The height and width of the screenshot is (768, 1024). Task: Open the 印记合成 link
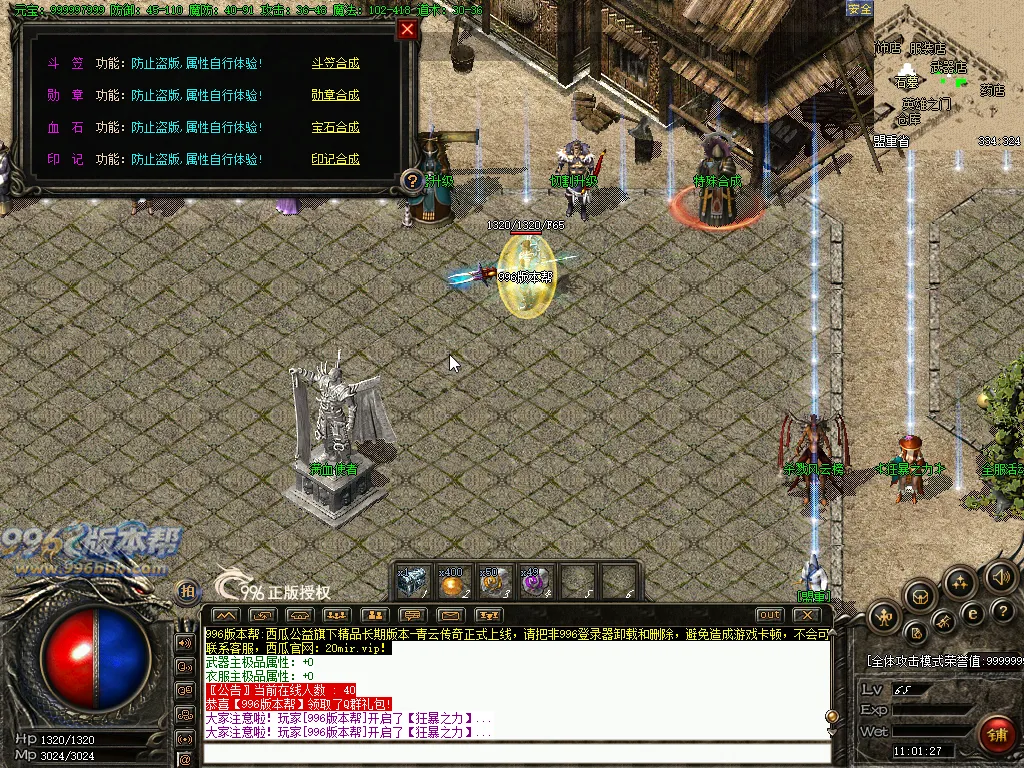[335, 159]
